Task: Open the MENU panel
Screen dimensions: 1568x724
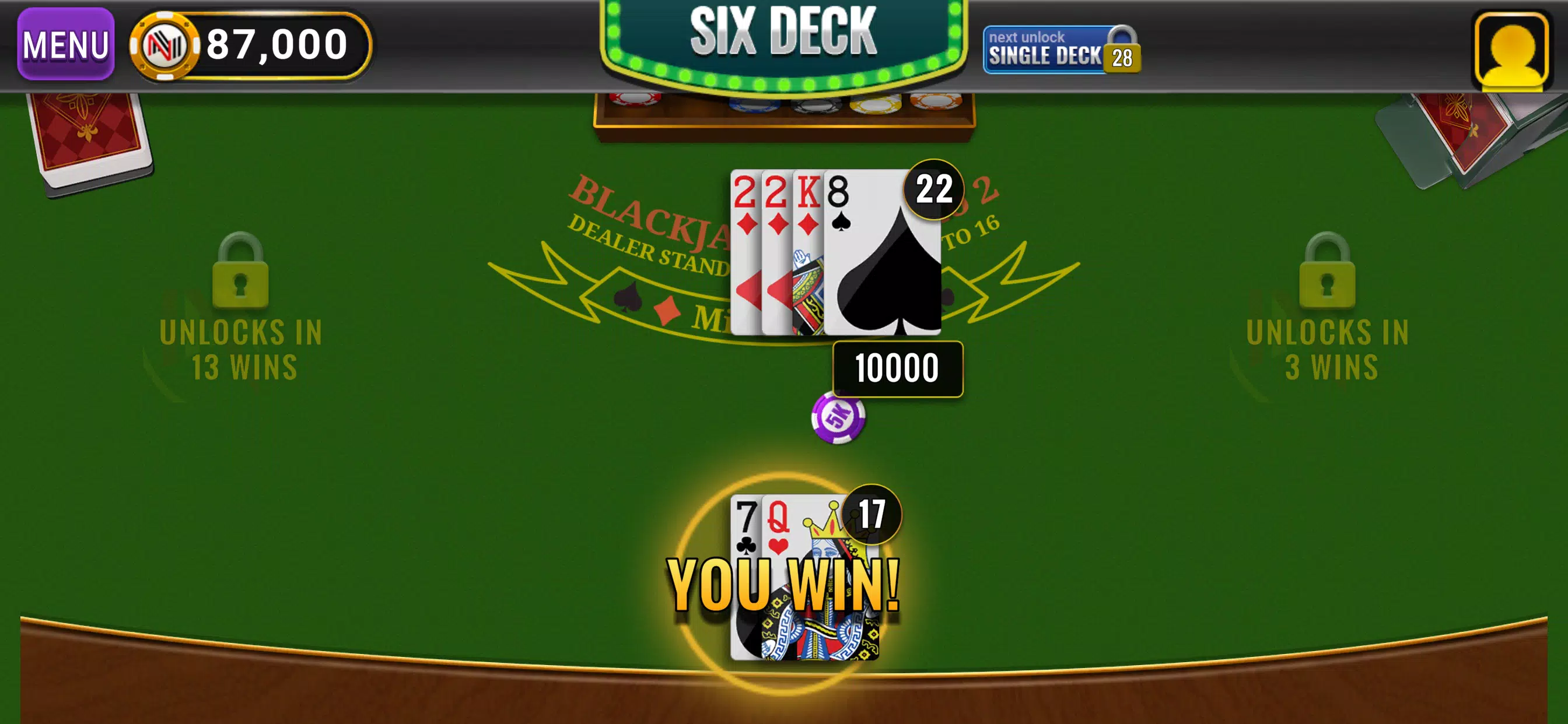Action: 65,44
